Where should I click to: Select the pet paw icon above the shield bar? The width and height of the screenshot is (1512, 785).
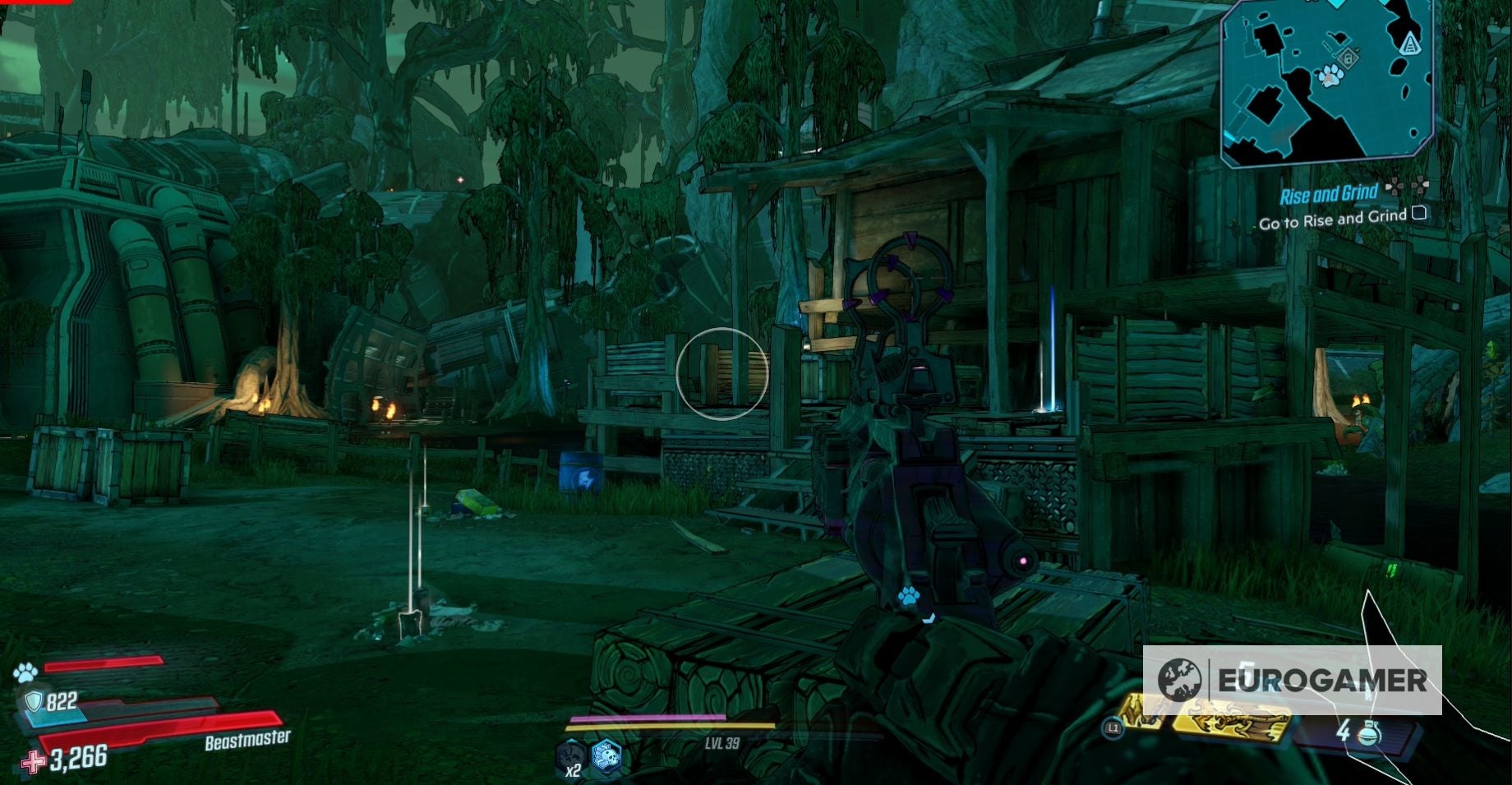27,672
